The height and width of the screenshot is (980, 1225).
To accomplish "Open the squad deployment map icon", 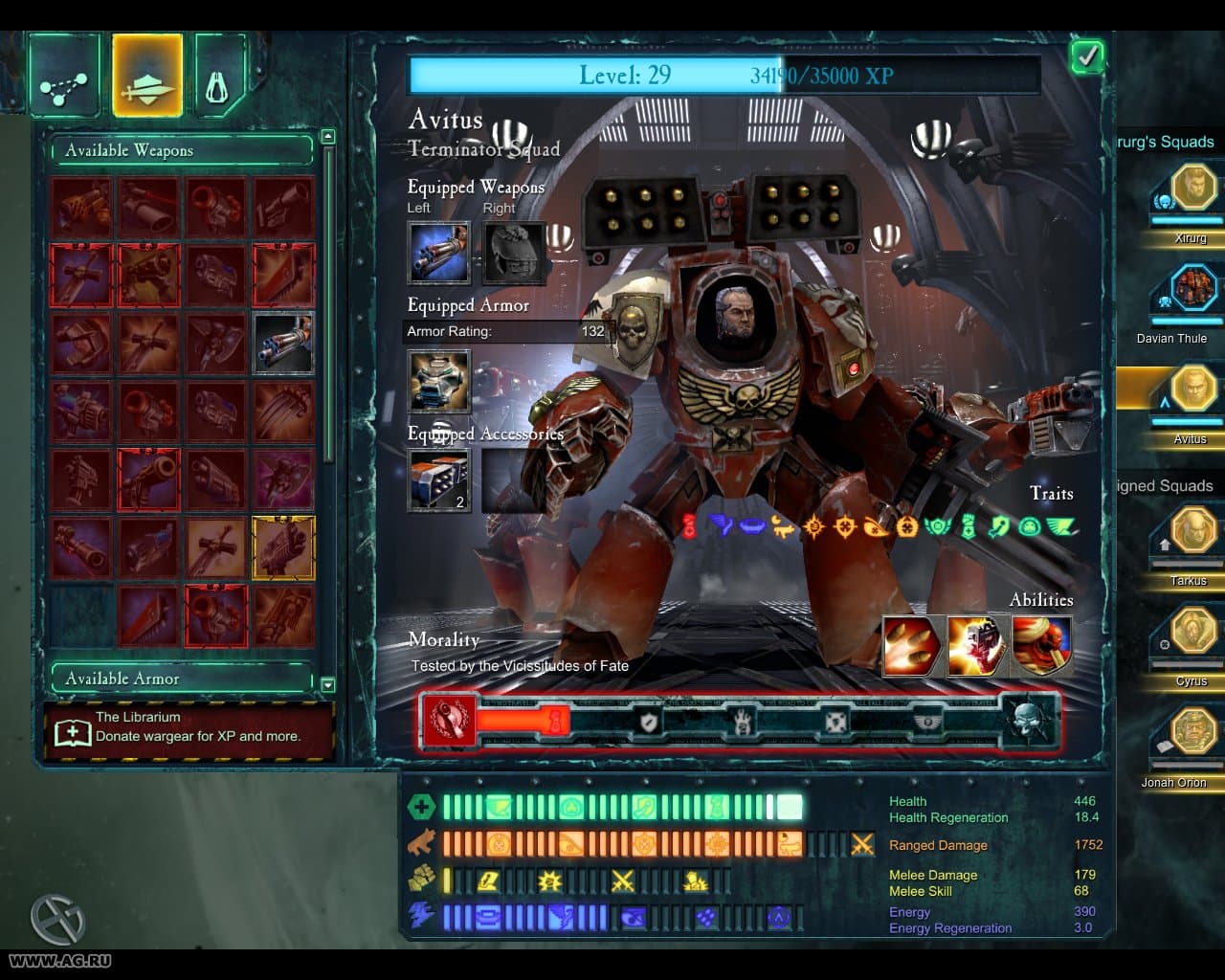I will point(65,73).
